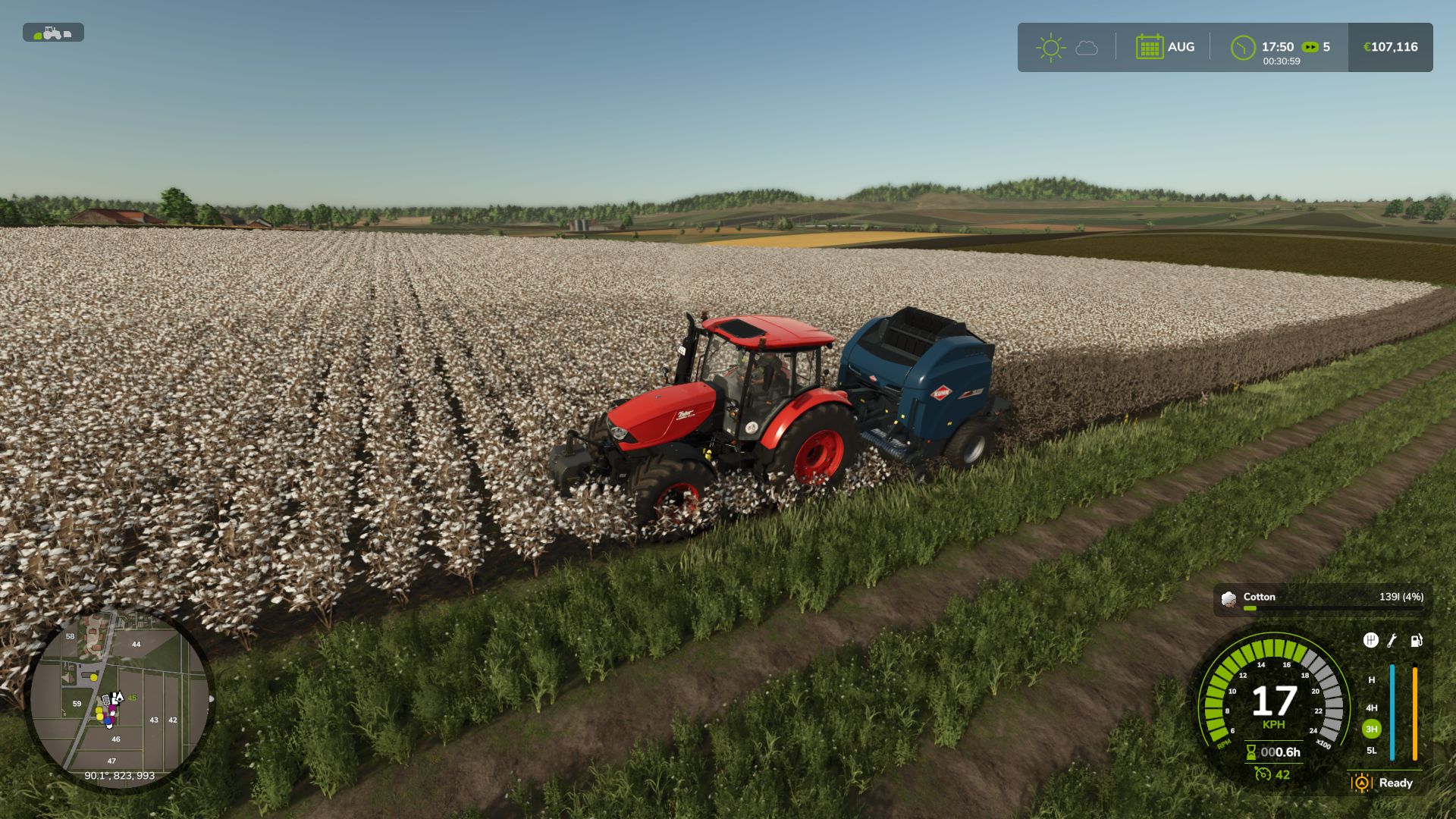This screenshot has width=1456, height=819.
Task: Click the orange steering assist Ready icon
Action: (1361, 783)
